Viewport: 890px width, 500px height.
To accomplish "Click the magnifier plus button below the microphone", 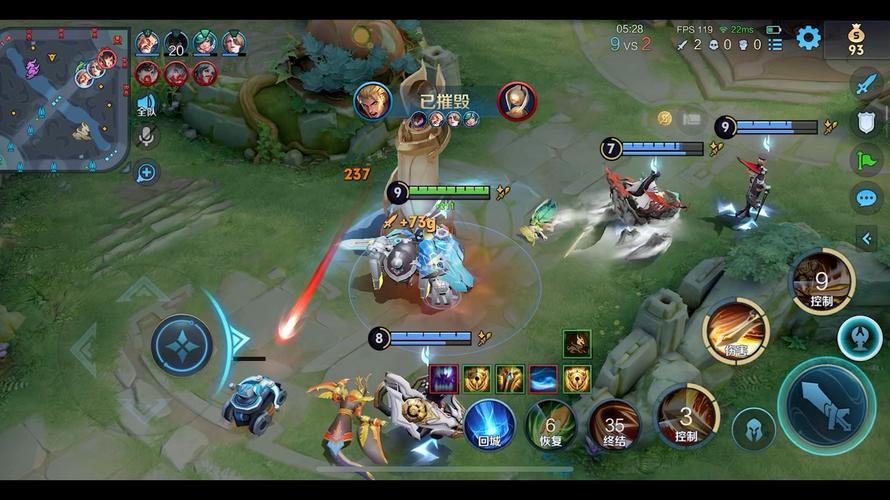I will click(146, 172).
